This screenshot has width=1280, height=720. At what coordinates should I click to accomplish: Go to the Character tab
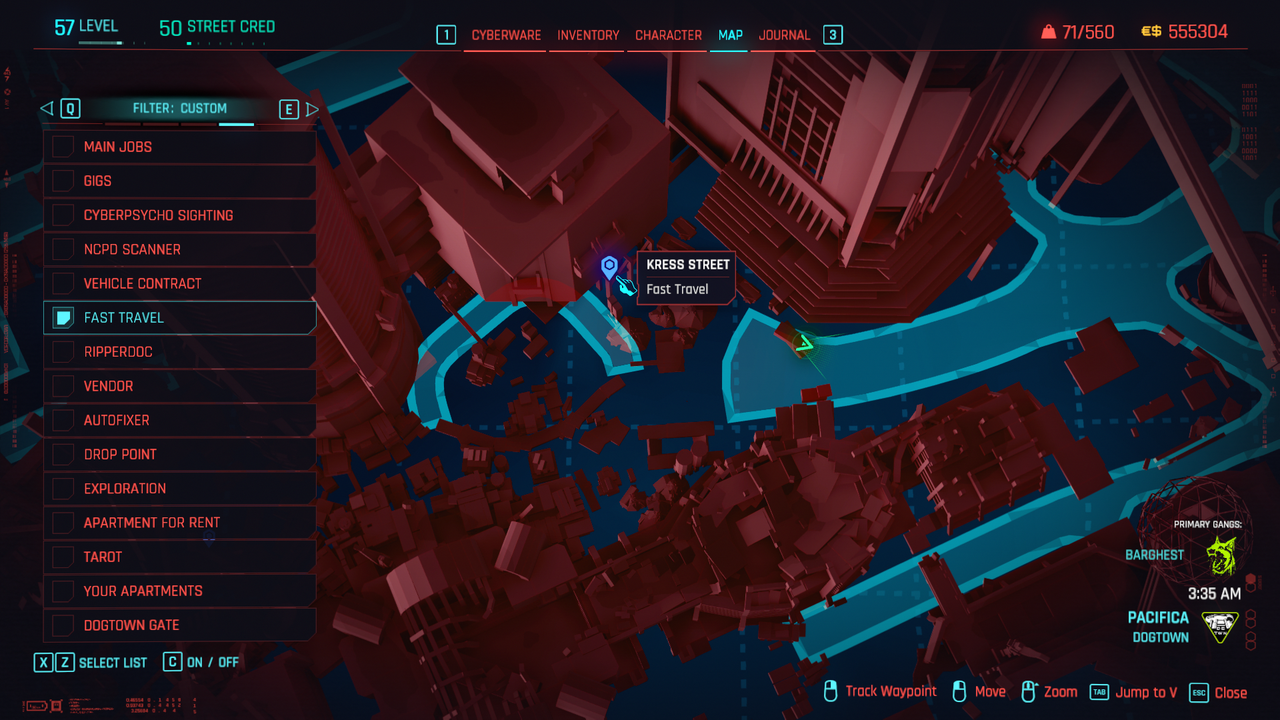668,35
